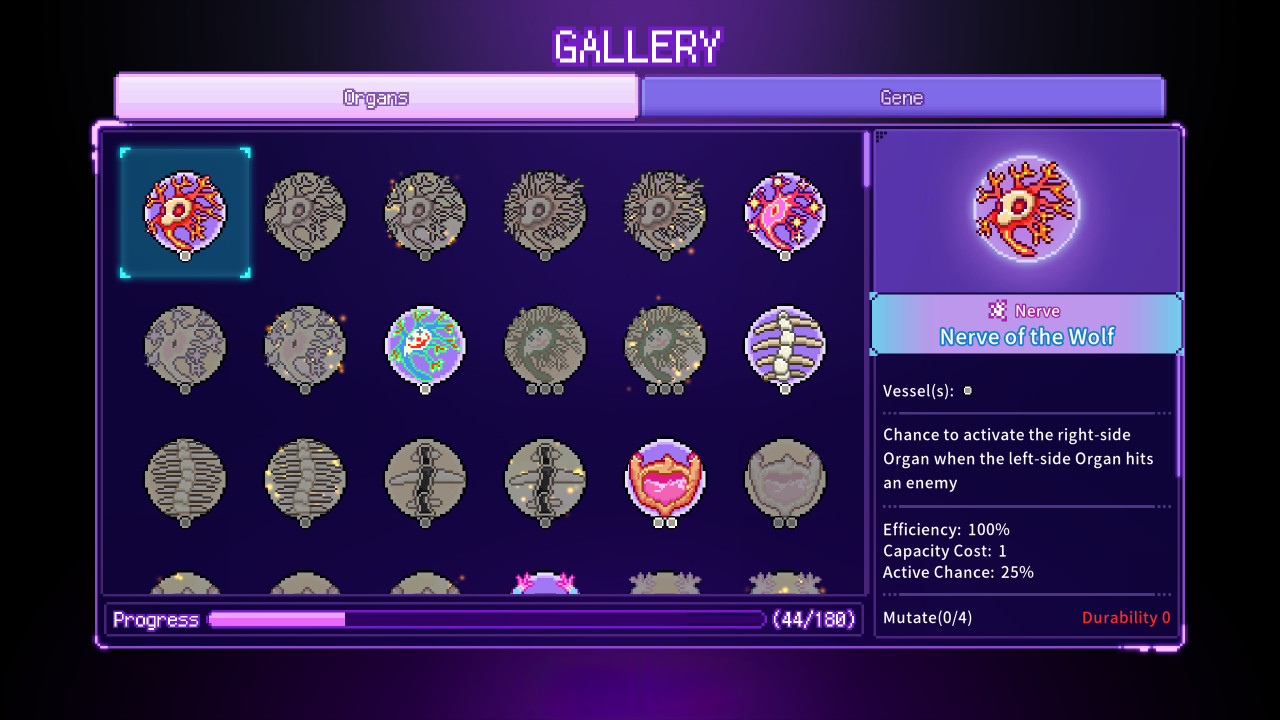
Task: Select the Nerve of the Wolf thumbnail
Action: tap(185, 212)
